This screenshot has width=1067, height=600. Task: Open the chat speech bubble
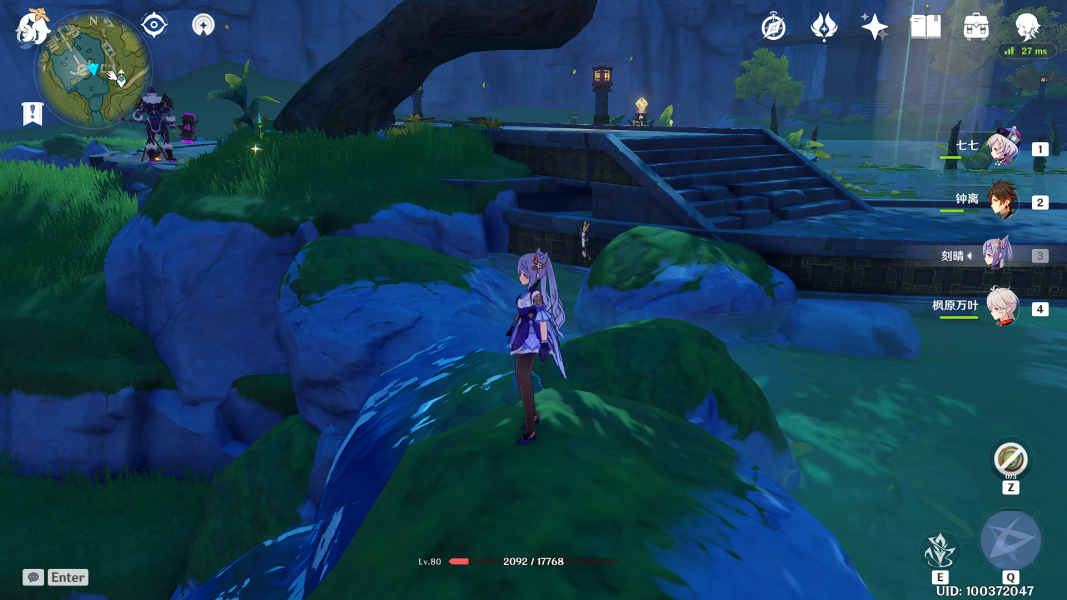pos(34,577)
